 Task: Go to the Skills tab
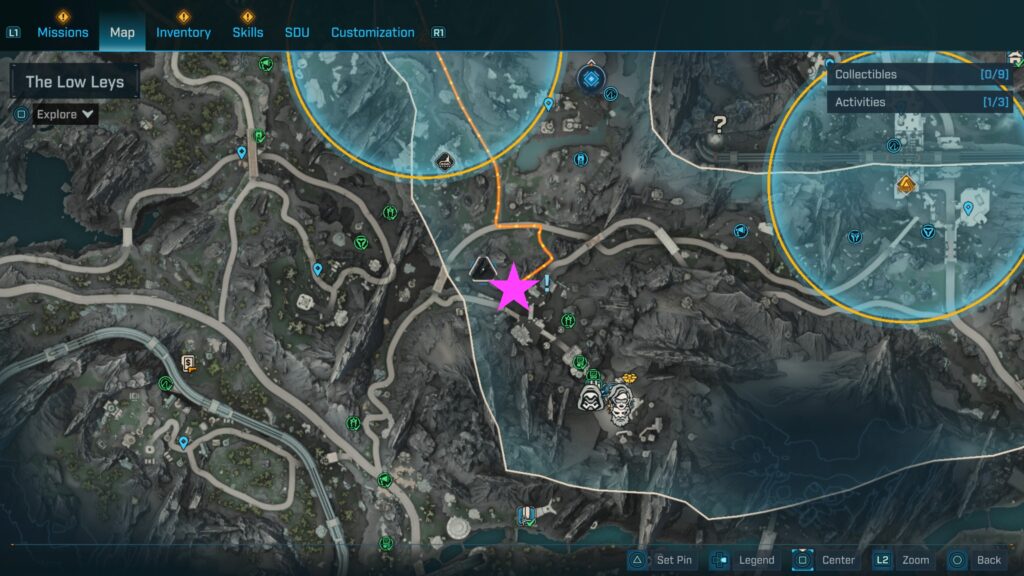tap(248, 32)
